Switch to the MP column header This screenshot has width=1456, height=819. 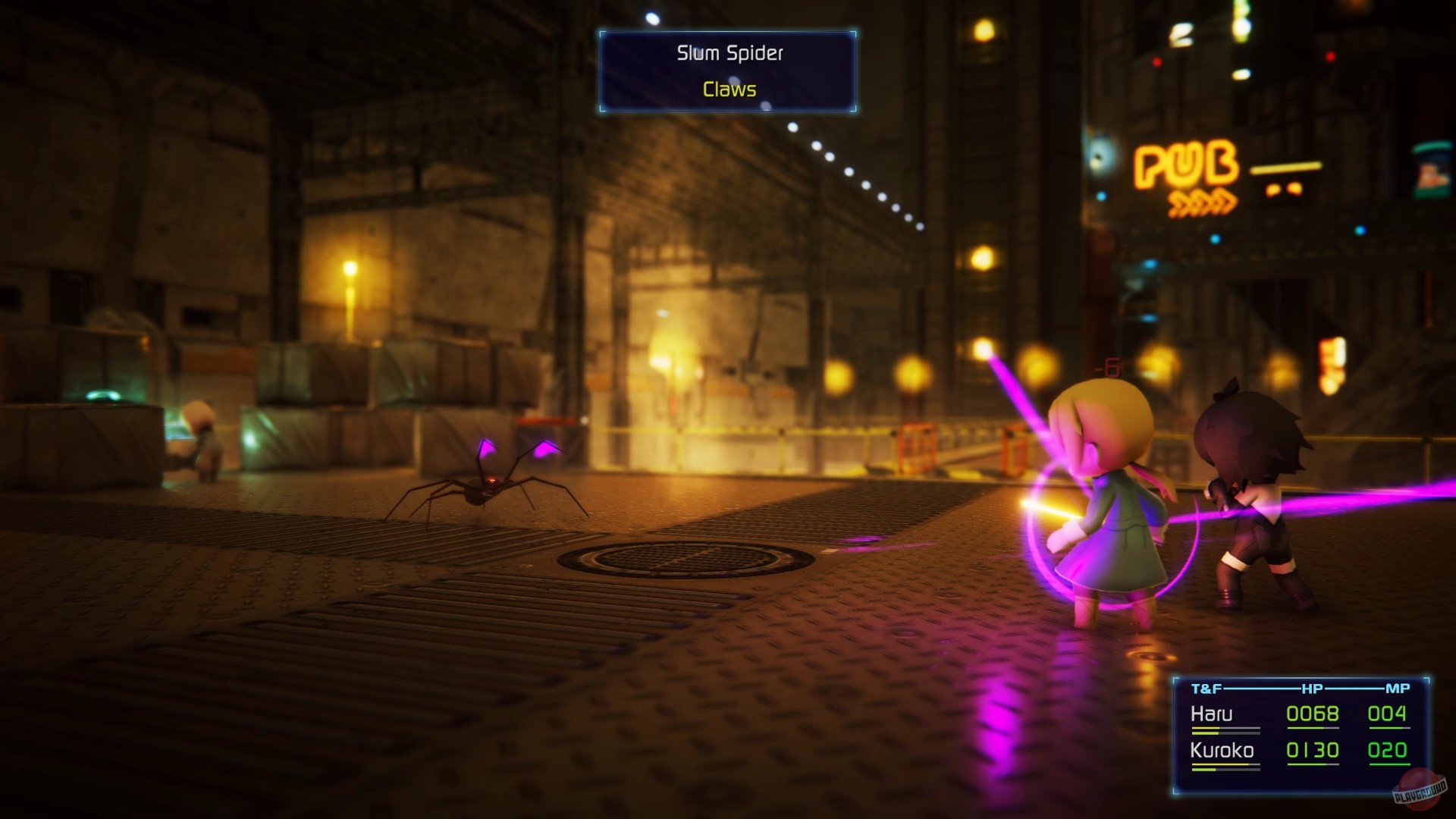[x=1397, y=688]
